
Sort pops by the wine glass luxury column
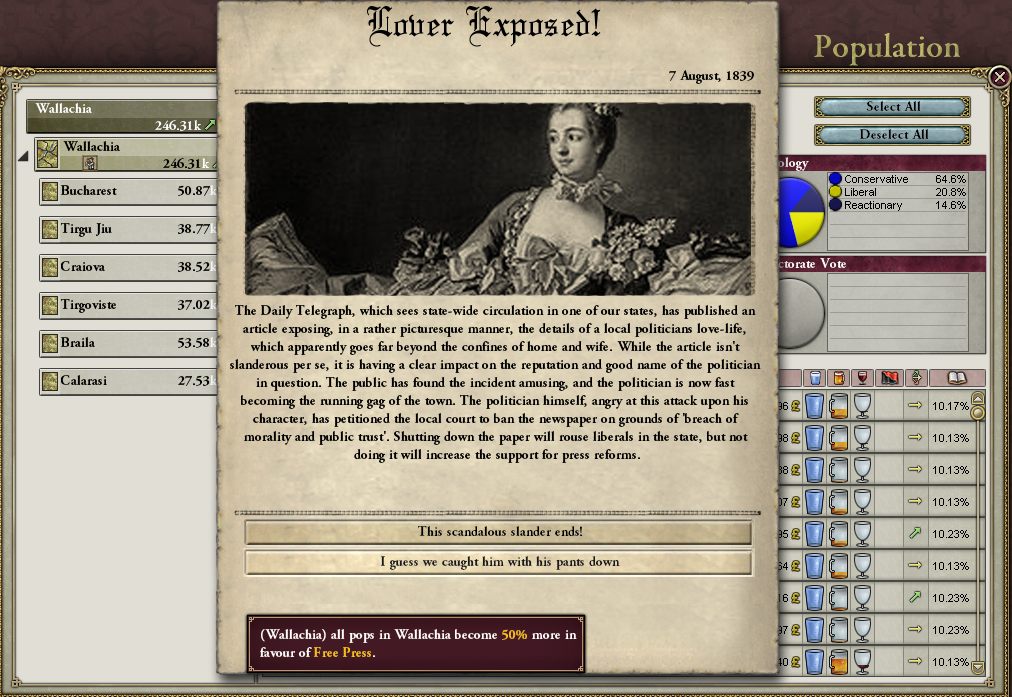(863, 378)
